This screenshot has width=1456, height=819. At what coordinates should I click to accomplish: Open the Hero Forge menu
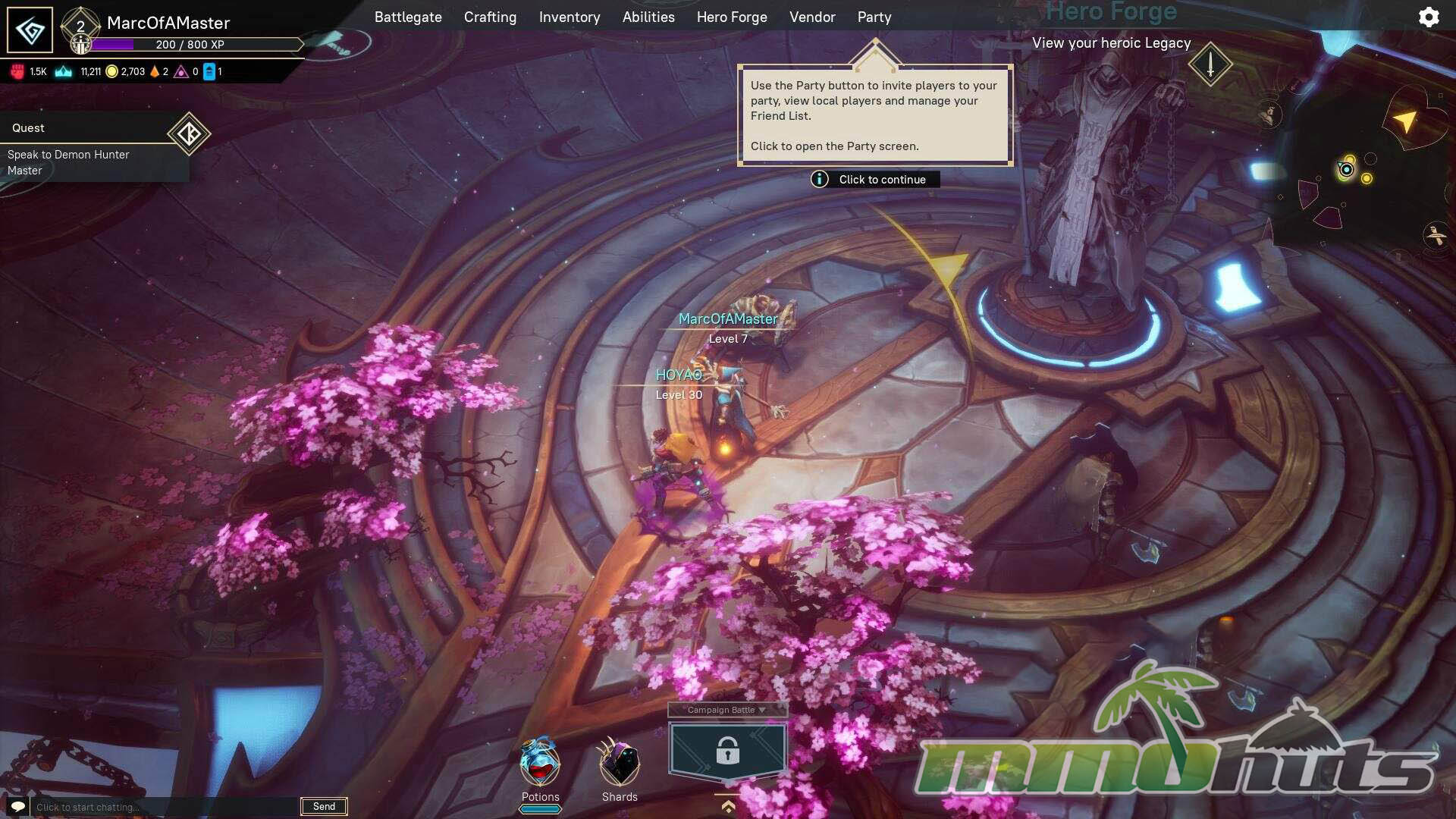[x=732, y=17]
